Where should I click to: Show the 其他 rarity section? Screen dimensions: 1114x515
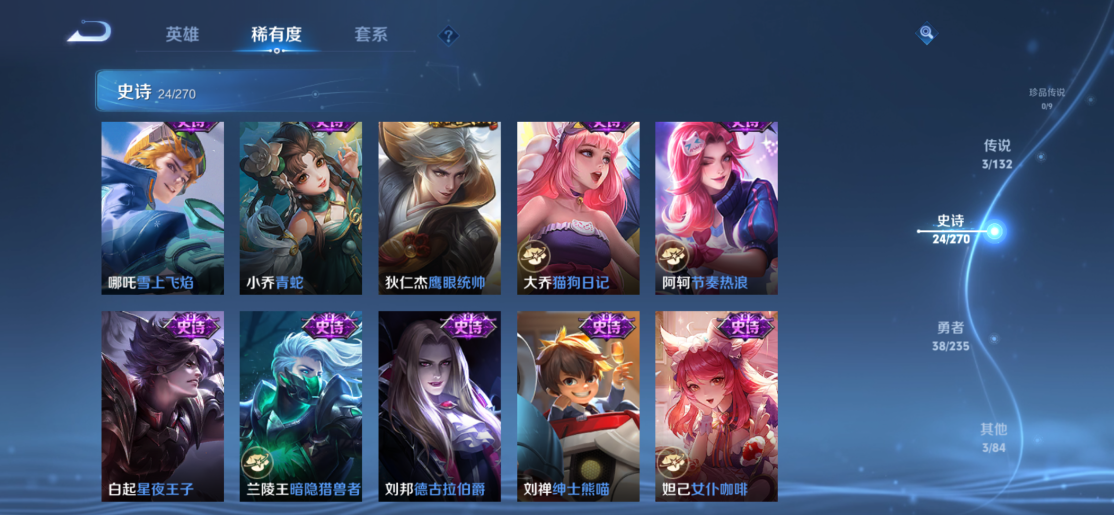[x=993, y=437]
